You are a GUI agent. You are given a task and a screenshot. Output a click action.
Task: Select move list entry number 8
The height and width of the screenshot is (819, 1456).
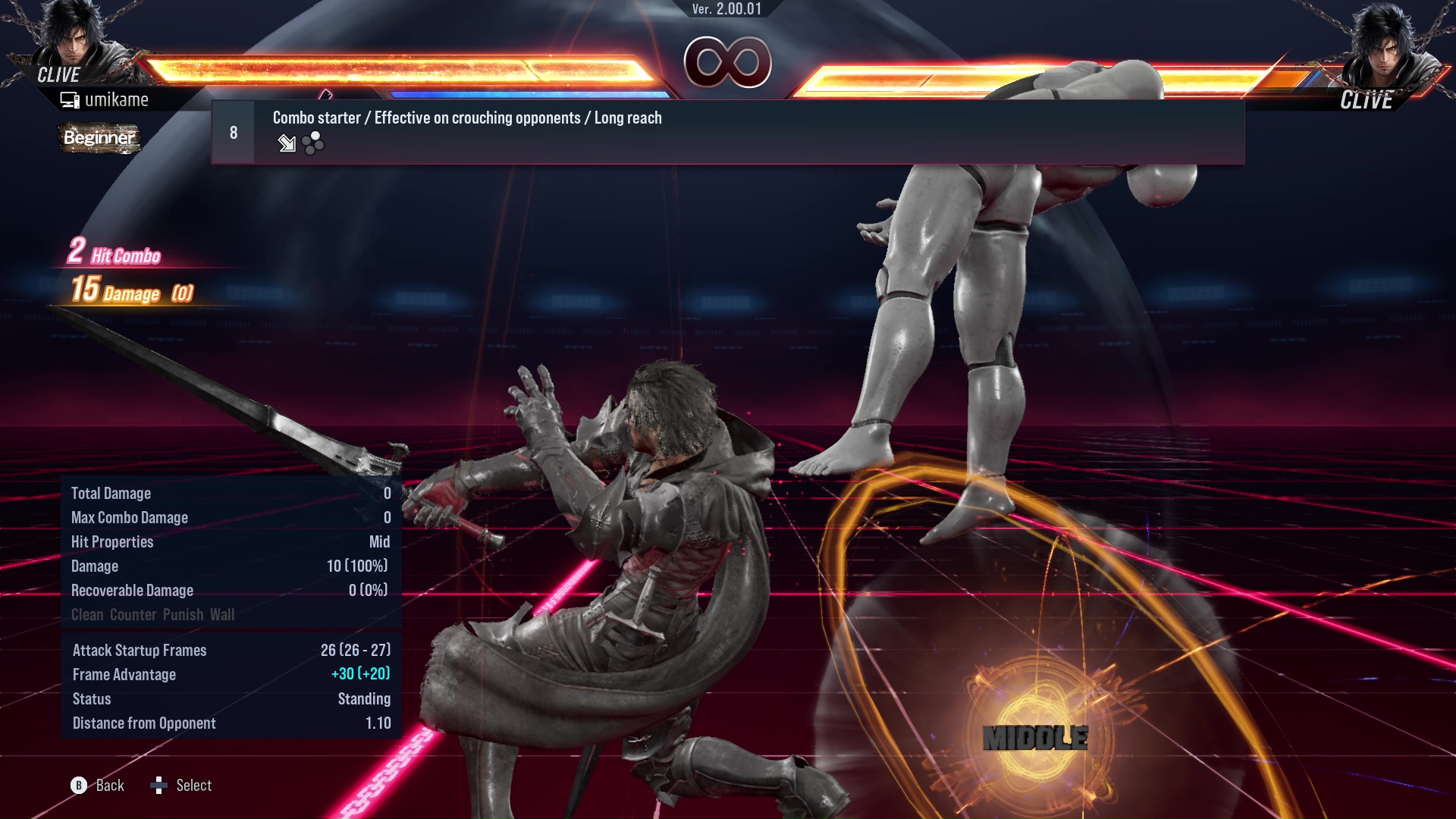[233, 131]
